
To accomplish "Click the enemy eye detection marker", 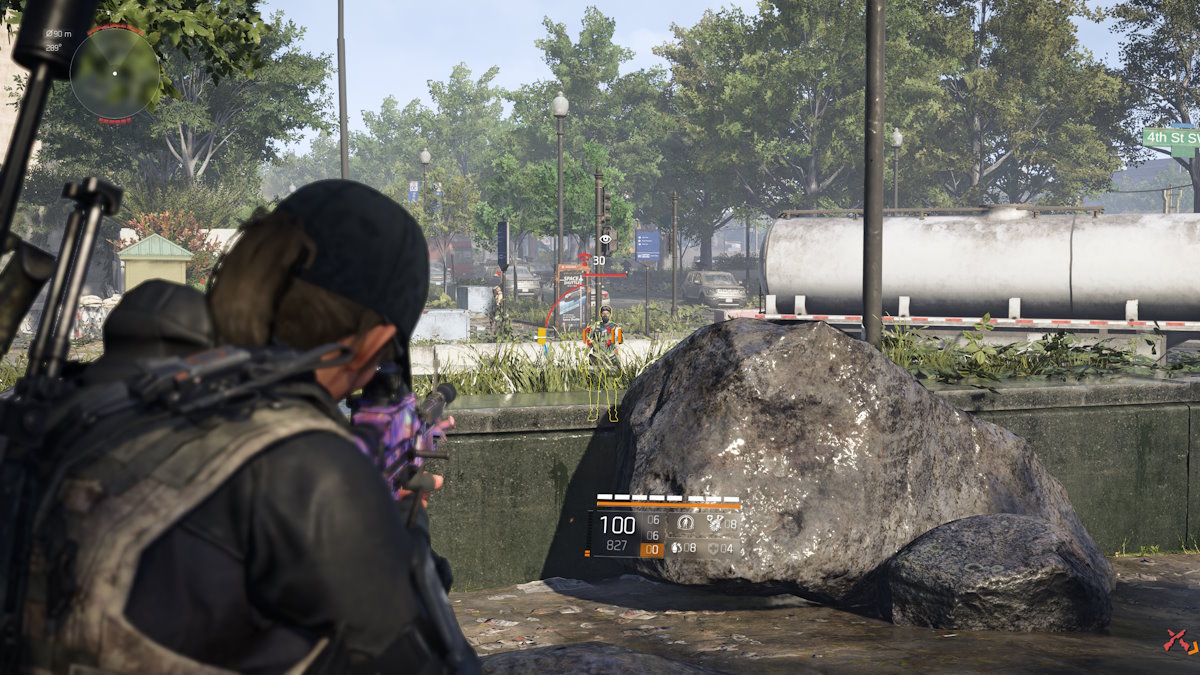I will point(605,240).
